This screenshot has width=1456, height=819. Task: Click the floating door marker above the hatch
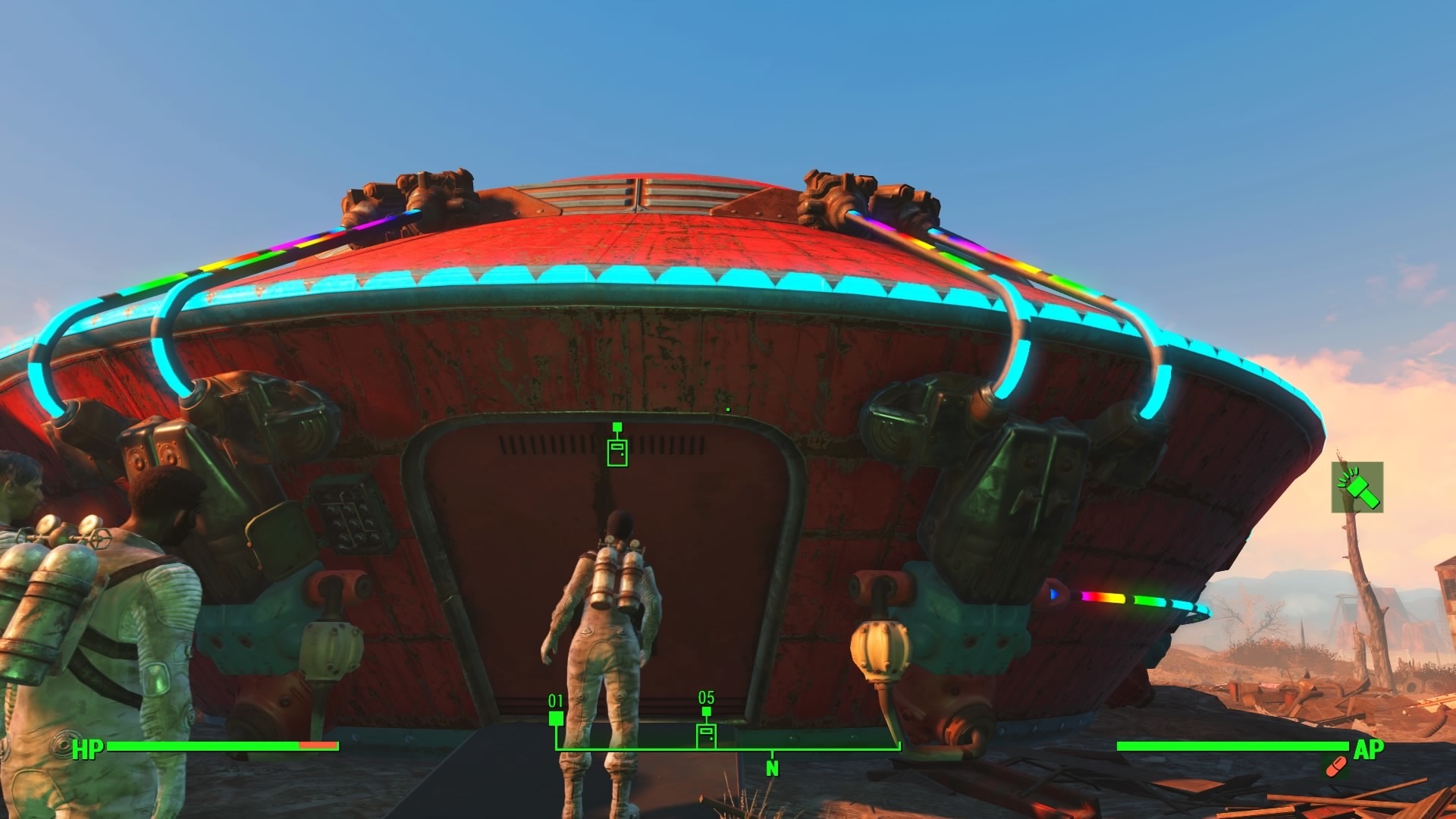(617, 452)
